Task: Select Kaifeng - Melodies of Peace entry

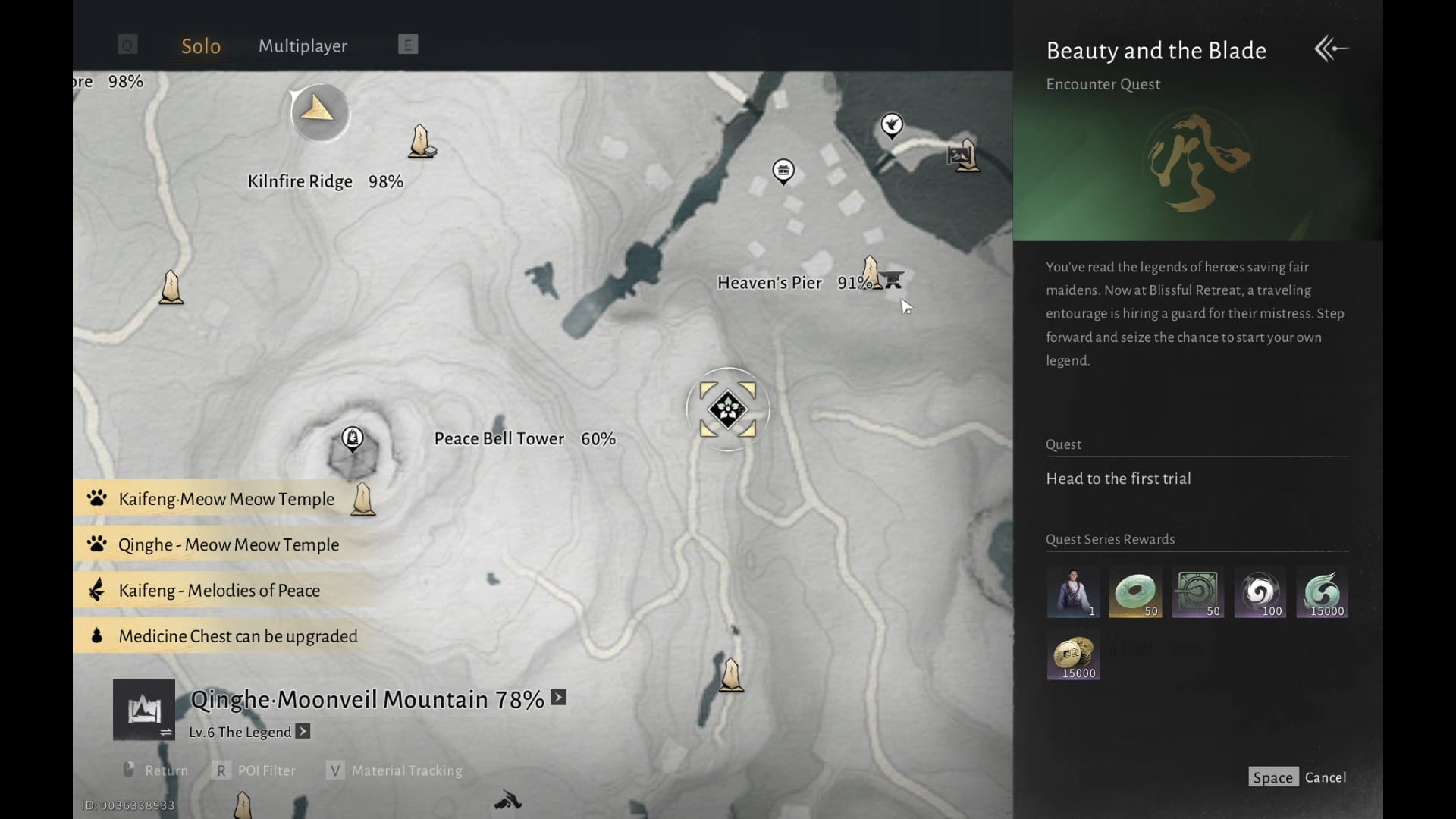Action: pyautogui.click(x=218, y=591)
